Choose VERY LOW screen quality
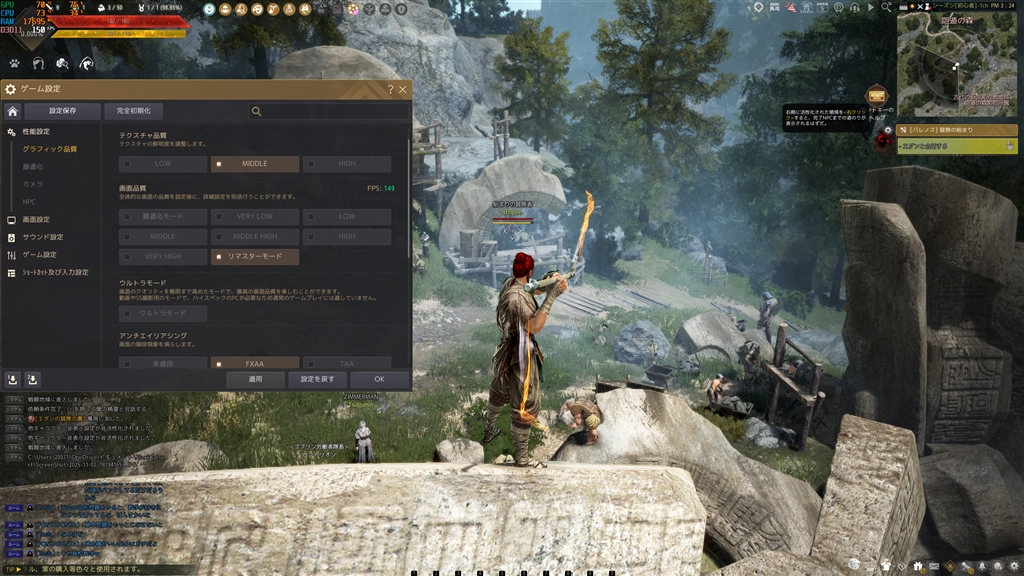 254,217
